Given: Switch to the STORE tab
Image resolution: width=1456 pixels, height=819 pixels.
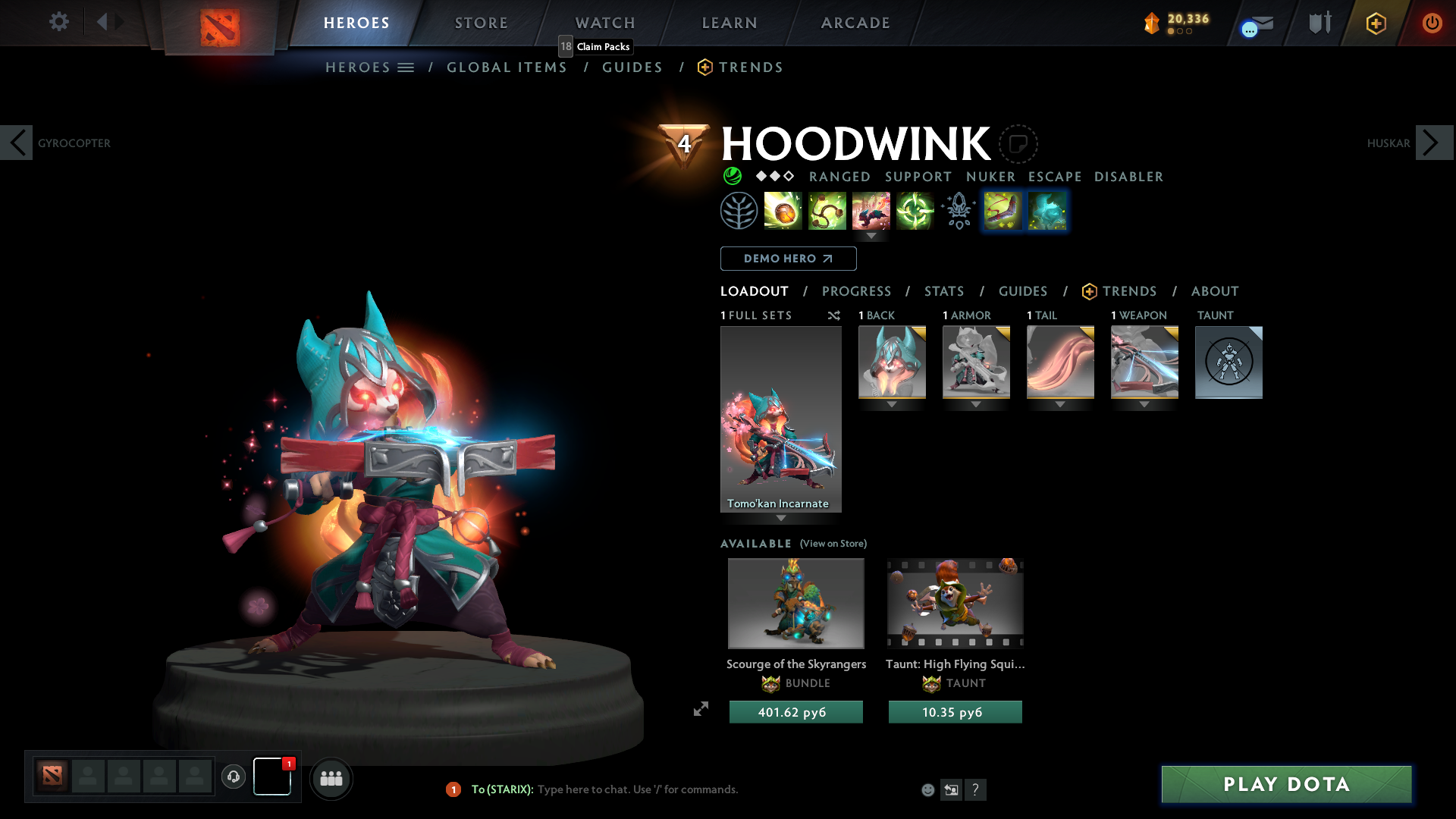Looking at the screenshot, I should 481,23.
